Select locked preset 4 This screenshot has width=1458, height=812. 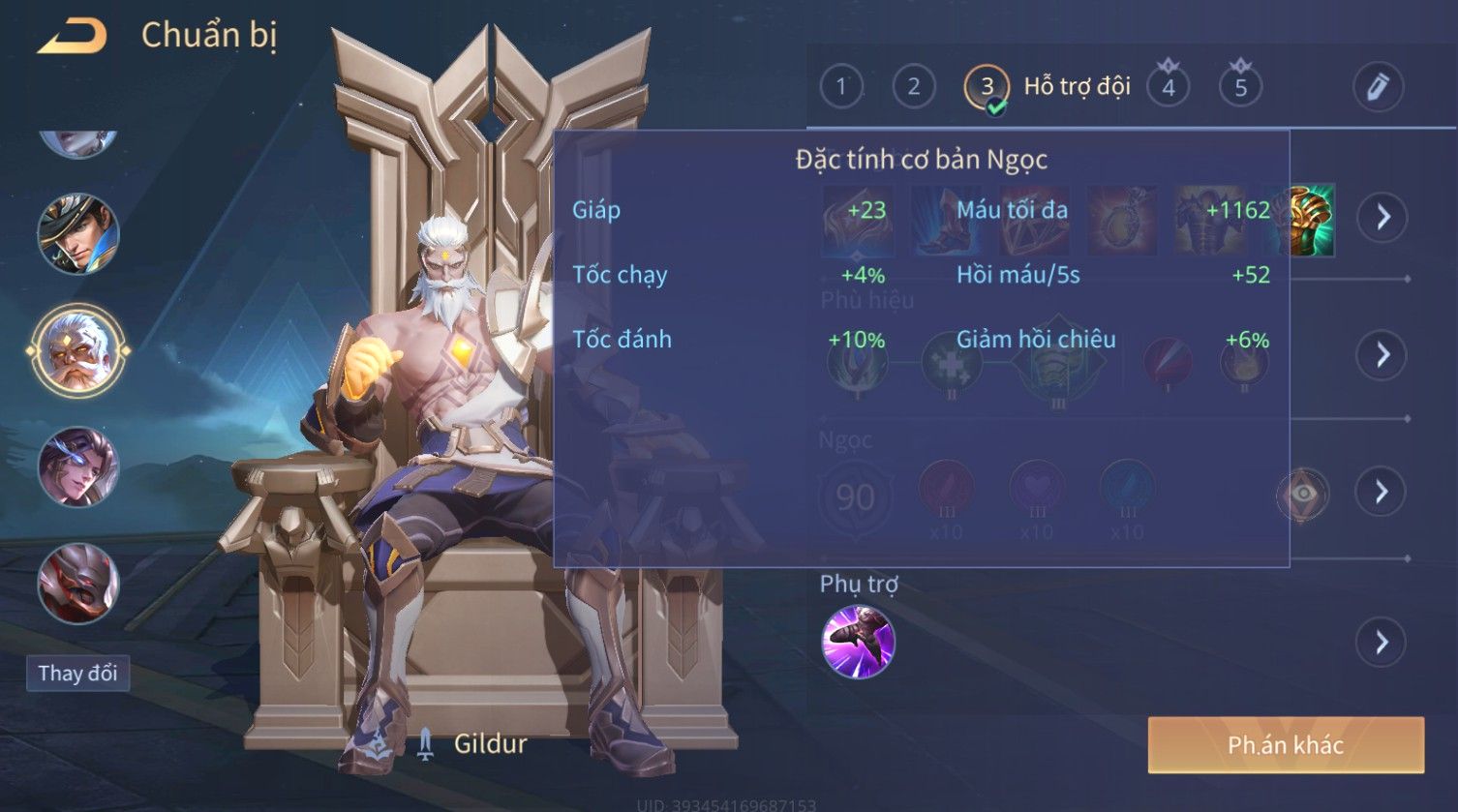click(1169, 87)
